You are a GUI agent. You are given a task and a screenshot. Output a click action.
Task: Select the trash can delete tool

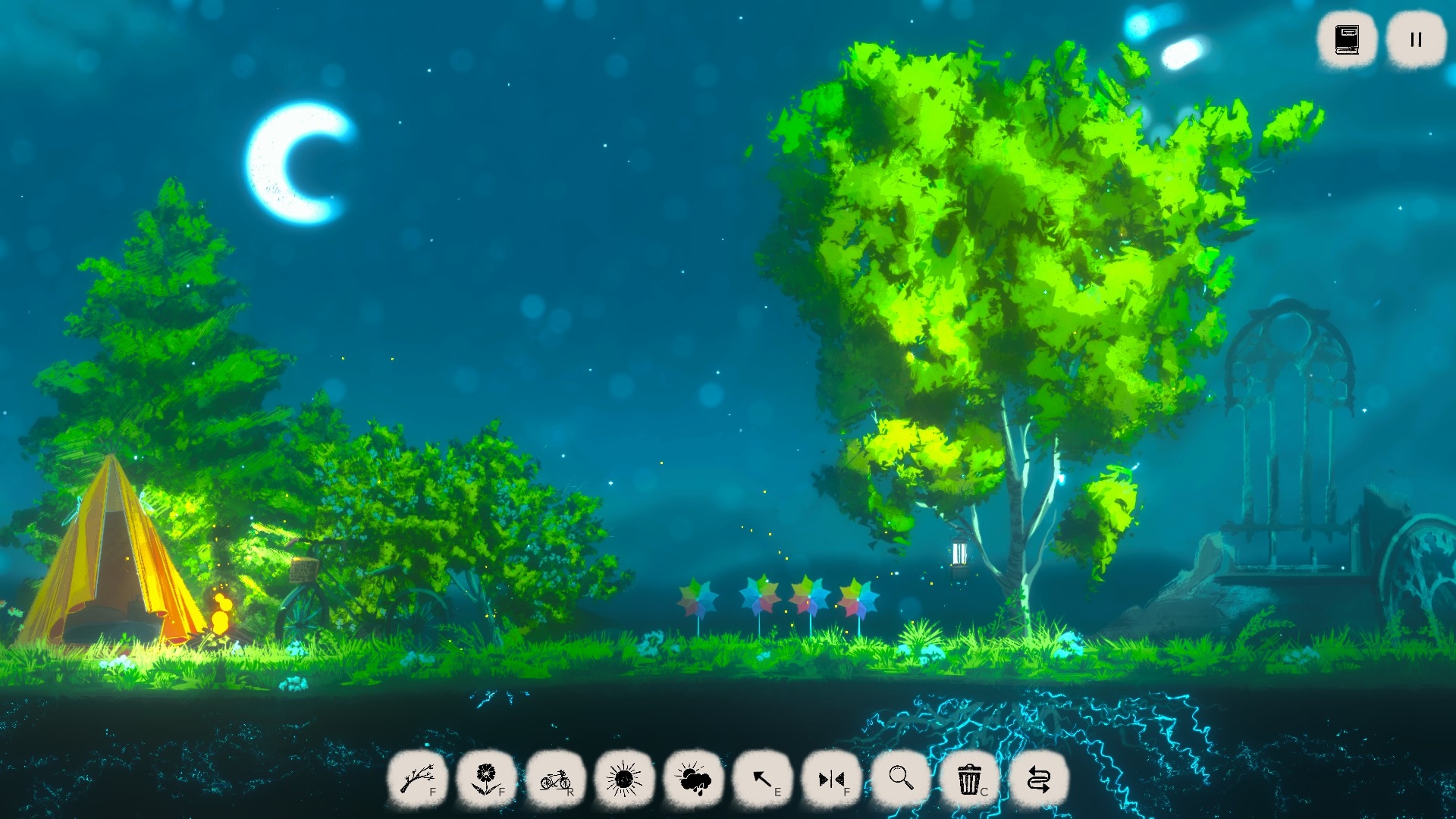970,779
